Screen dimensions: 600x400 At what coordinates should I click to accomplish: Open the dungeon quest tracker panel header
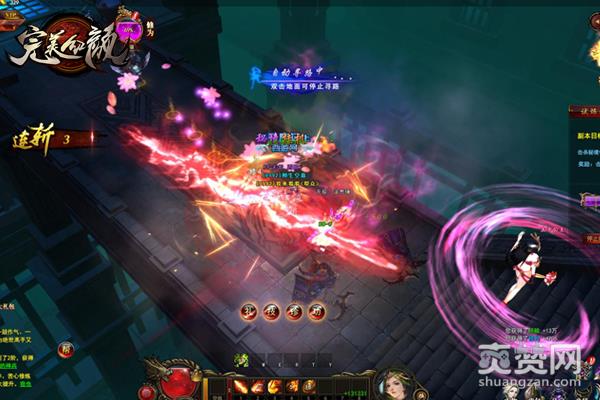[x=585, y=111]
